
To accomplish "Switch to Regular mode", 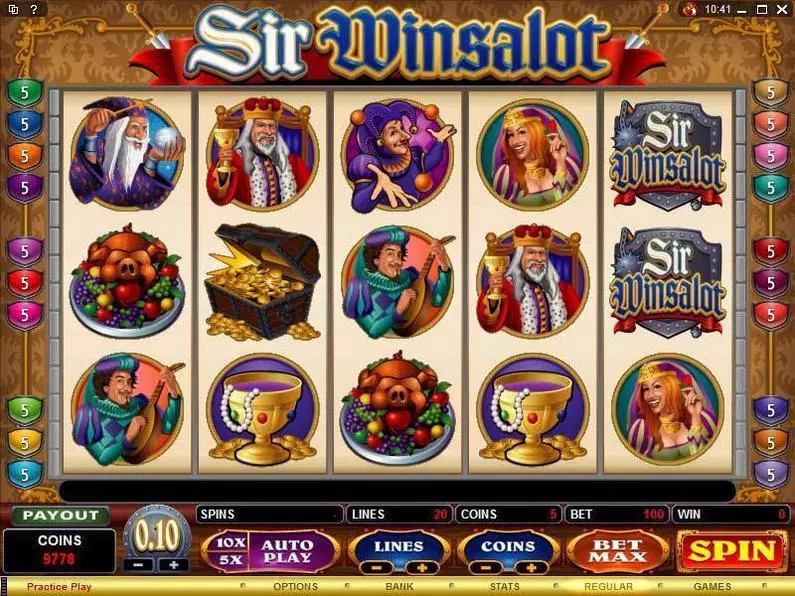I will tap(608, 587).
